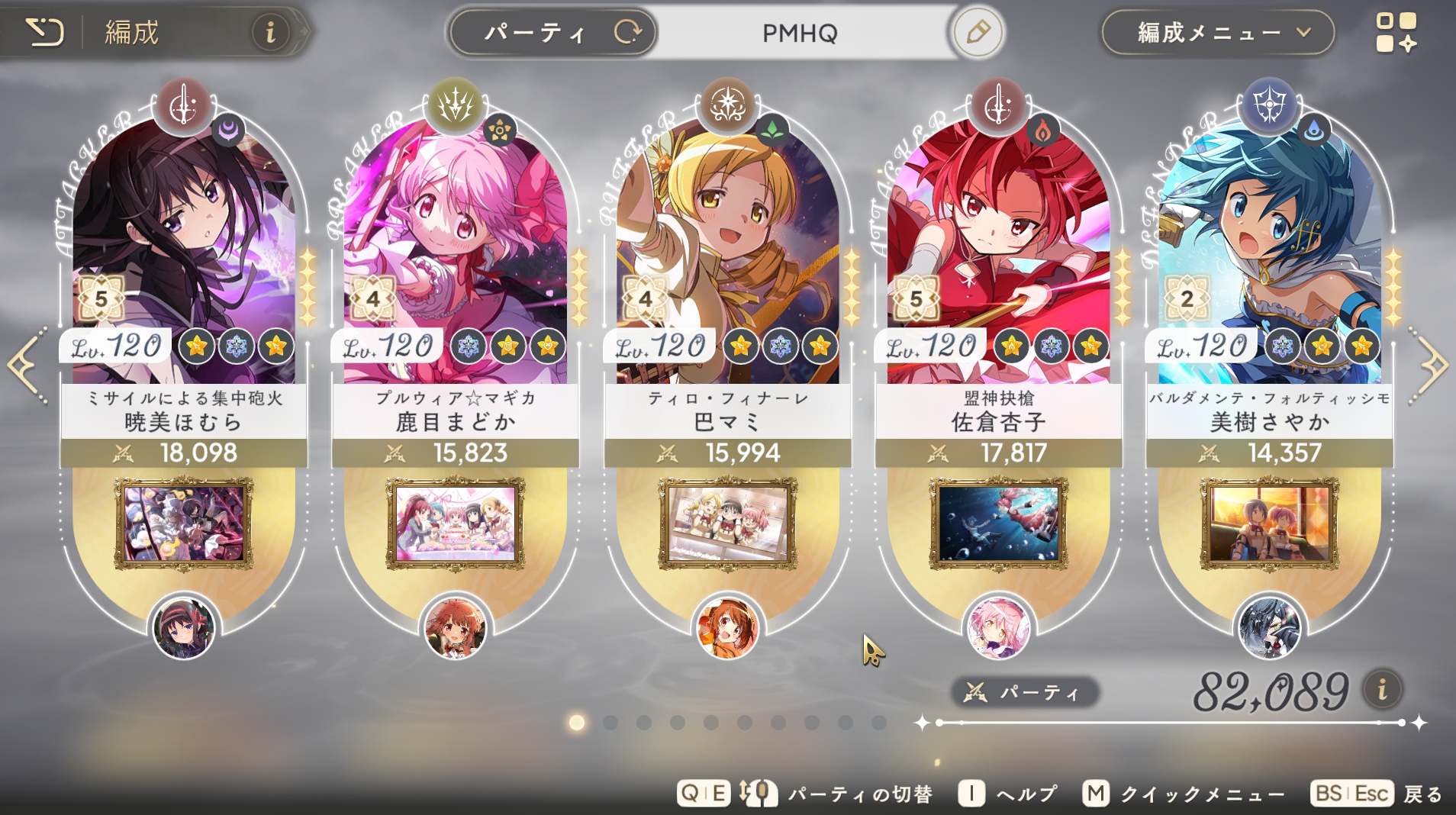Select the support portrait below 巴マミ
The height and width of the screenshot is (815, 1456).
tap(727, 629)
